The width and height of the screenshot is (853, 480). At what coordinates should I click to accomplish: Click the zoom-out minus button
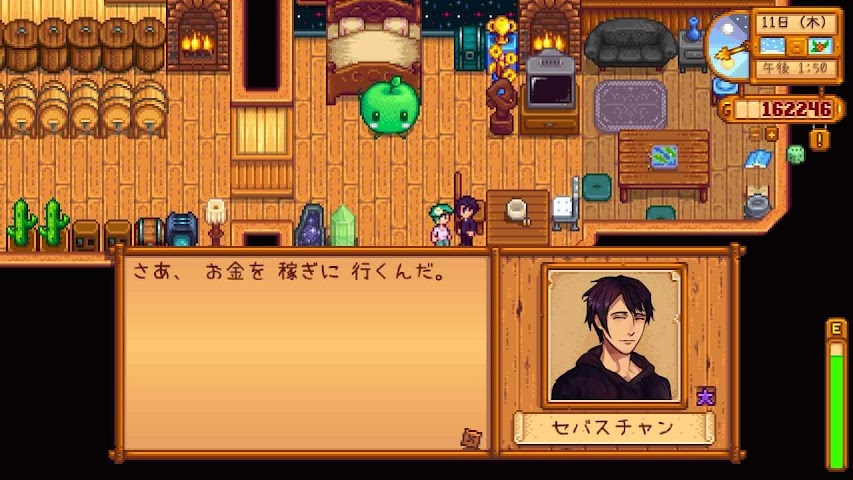click(x=754, y=133)
